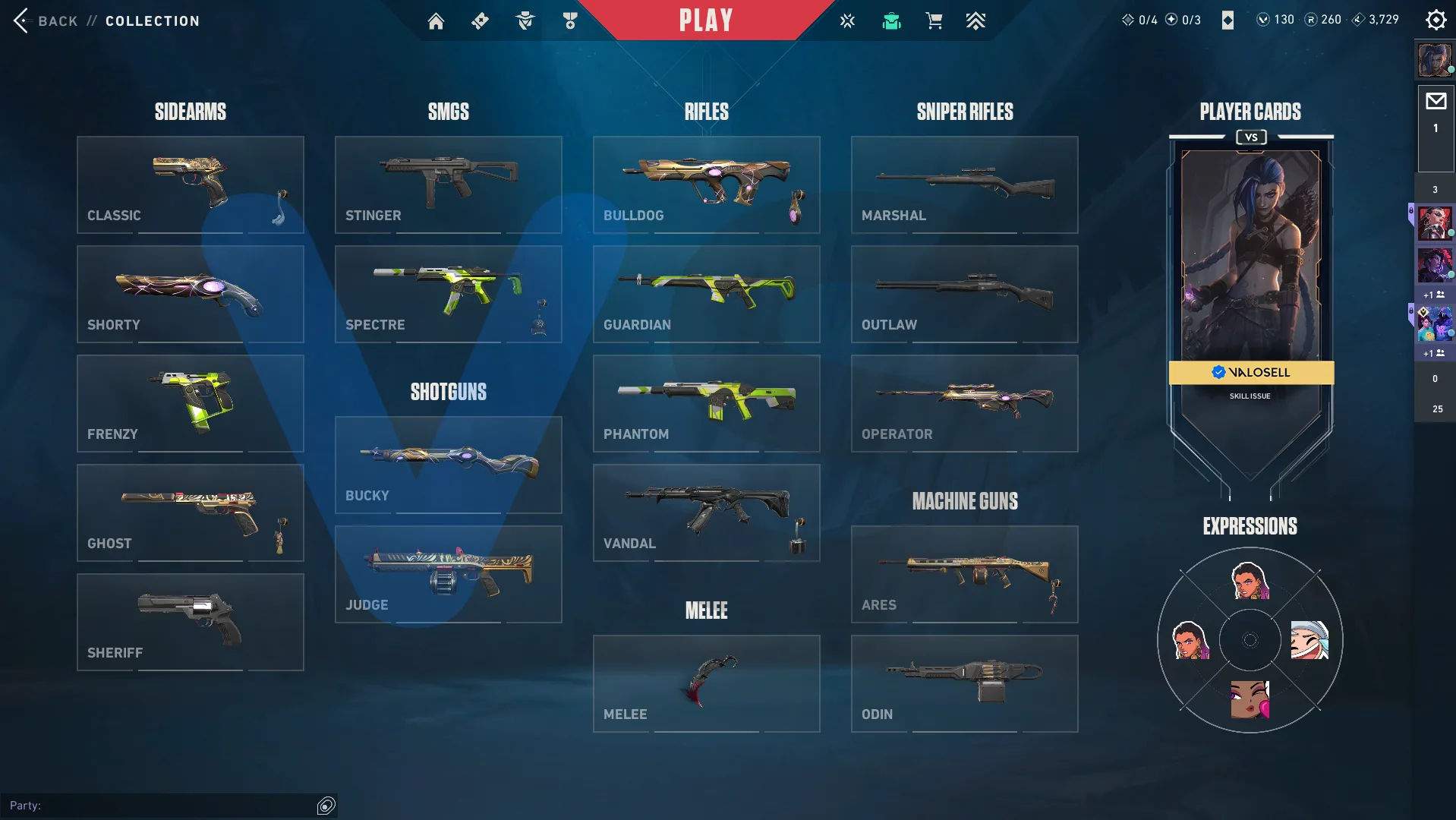The image size is (1456, 820).
Task: Choose the Phantom rifle tile
Action: click(706, 403)
